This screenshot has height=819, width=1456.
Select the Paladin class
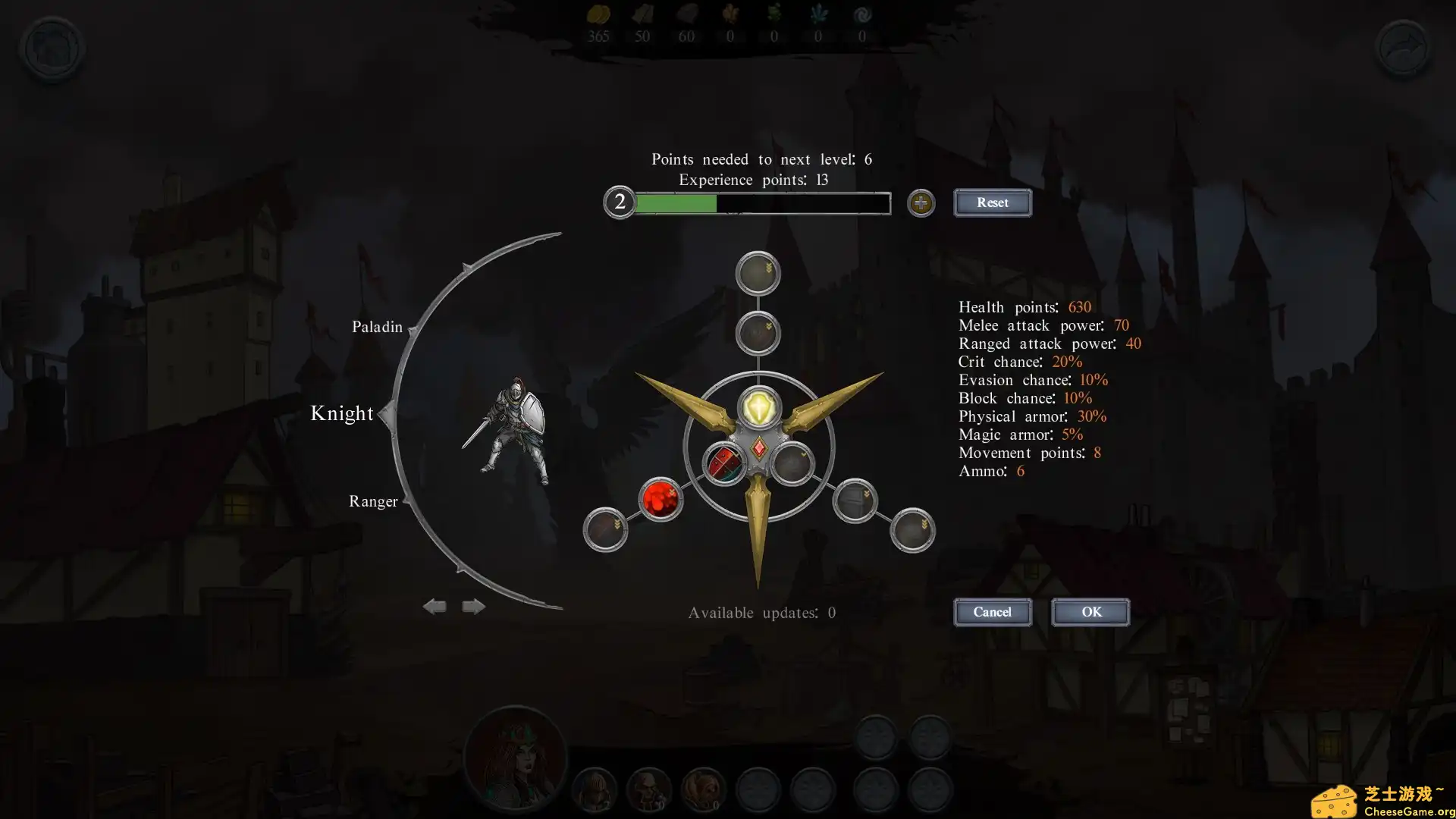377,327
